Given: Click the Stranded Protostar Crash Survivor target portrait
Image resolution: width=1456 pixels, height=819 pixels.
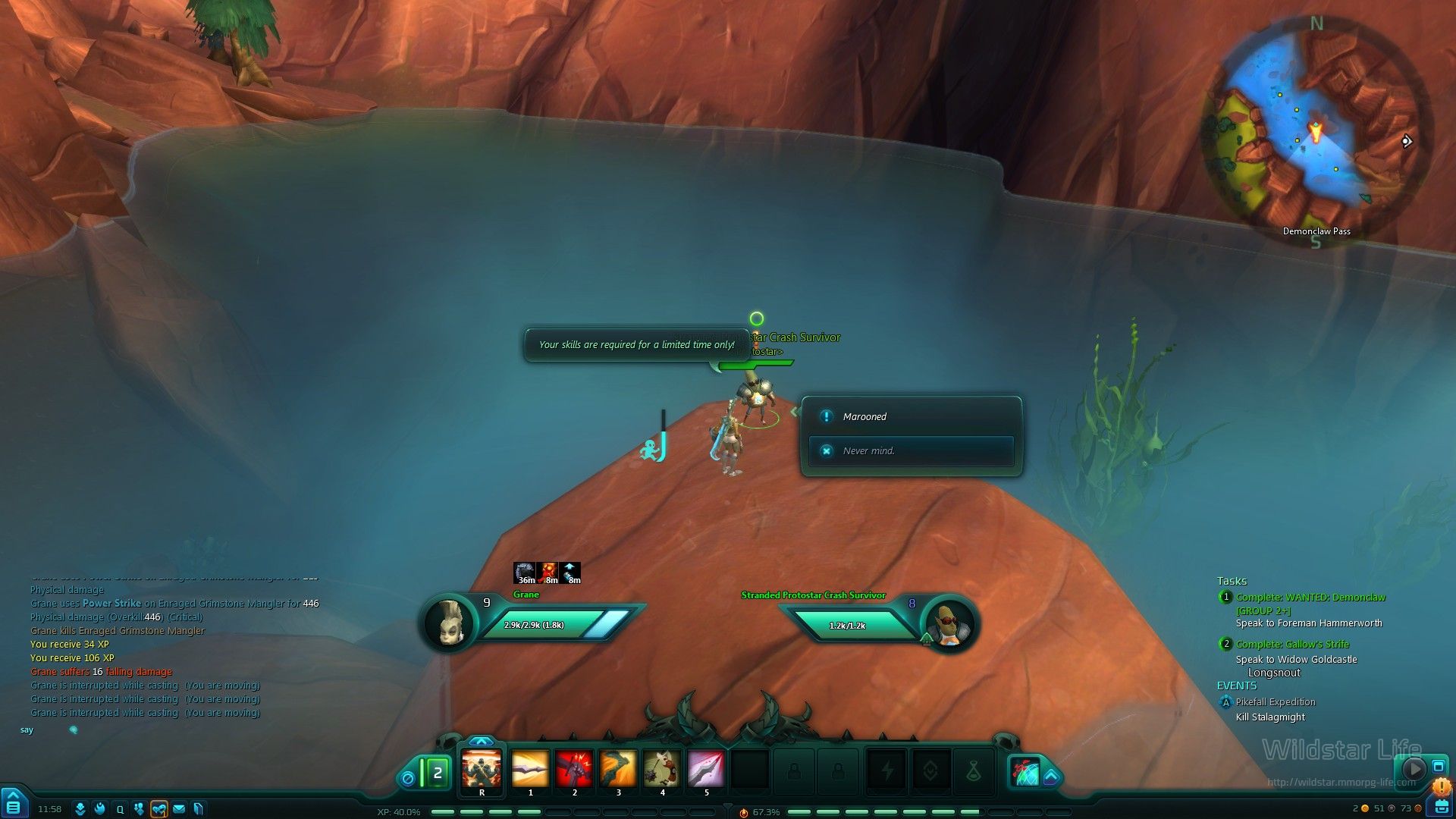Looking at the screenshot, I should click(950, 623).
